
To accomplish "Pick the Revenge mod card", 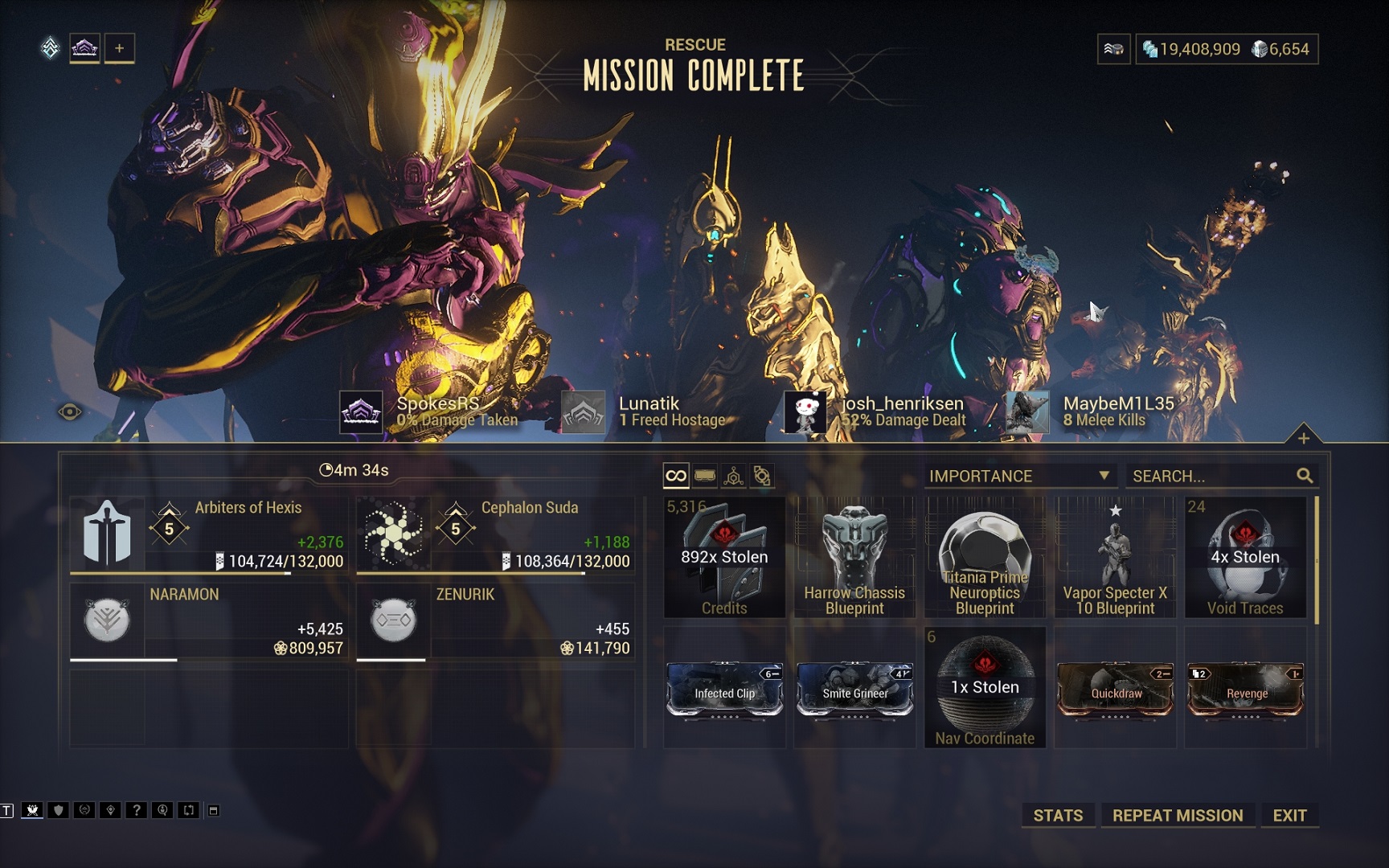I will point(1245,689).
